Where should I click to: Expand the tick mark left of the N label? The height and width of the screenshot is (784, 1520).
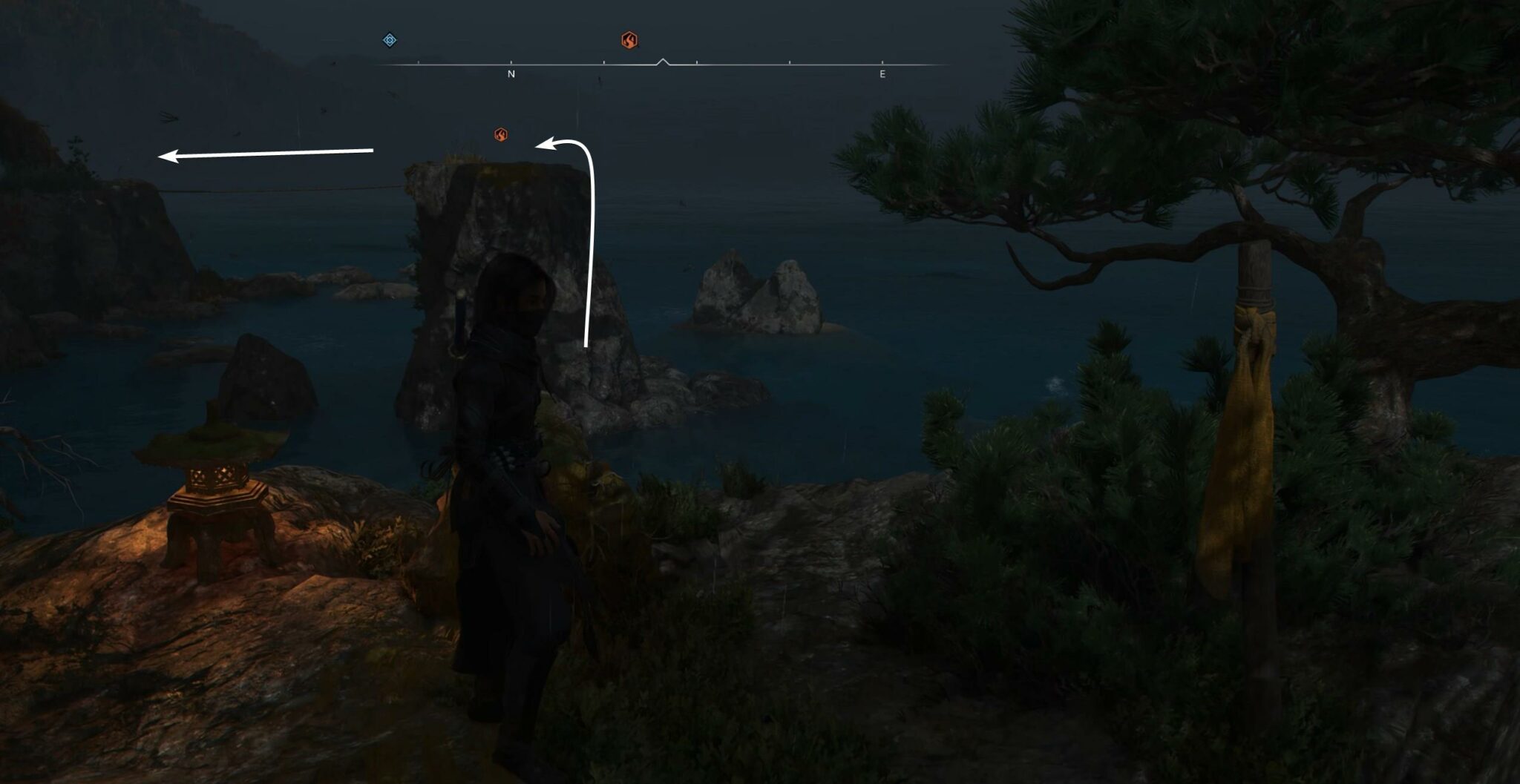coord(420,63)
